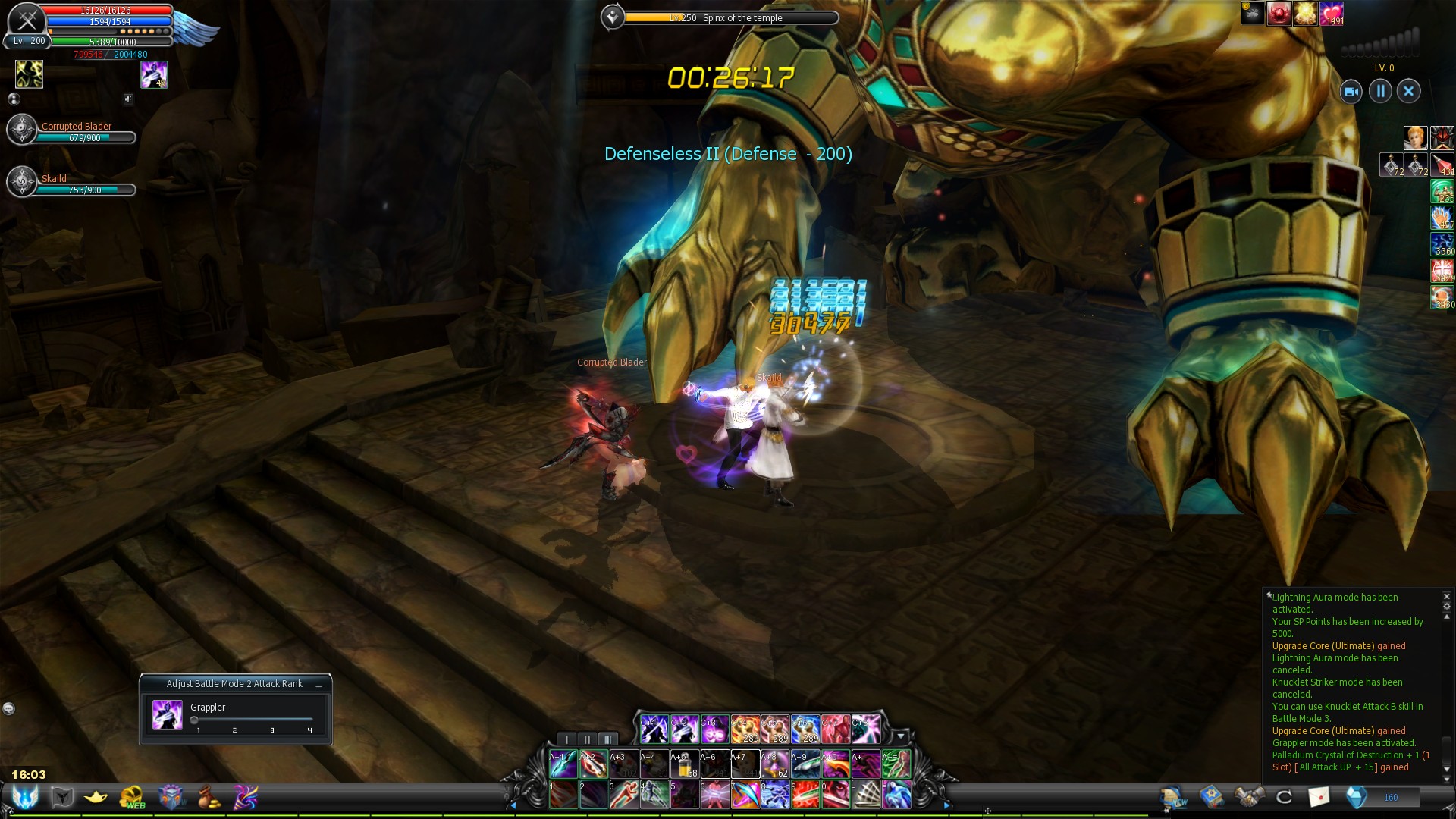Image resolution: width=1456 pixels, height=819 pixels.
Task: Select the genie lamp icon on the taskbar
Action: (x=95, y=797)
